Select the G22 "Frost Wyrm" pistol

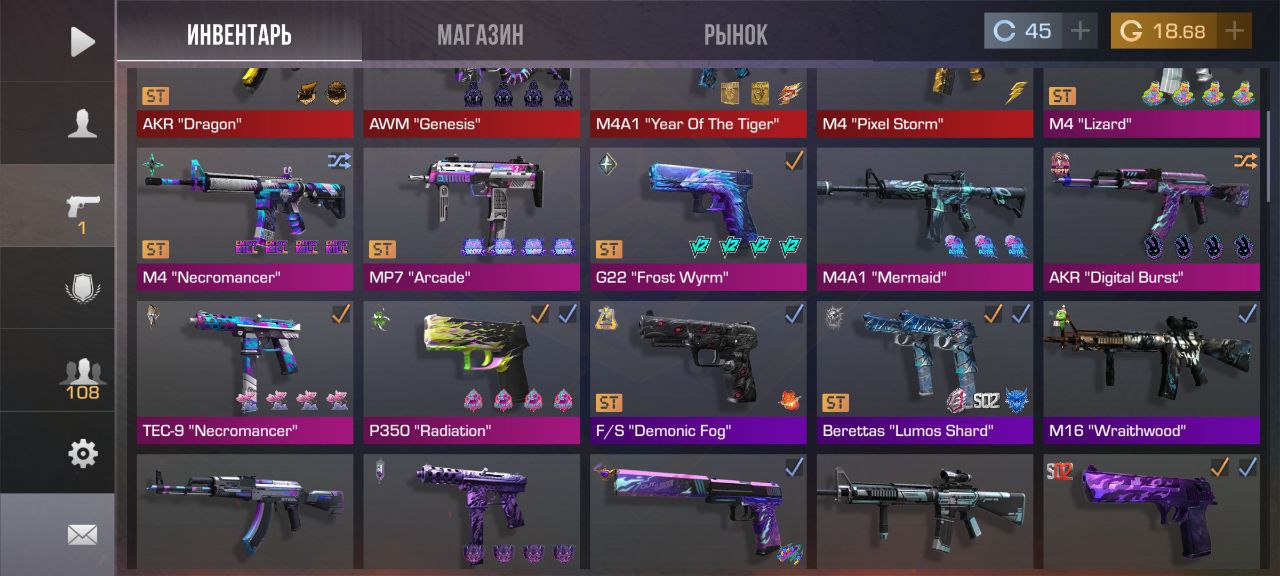click(698, 219)
